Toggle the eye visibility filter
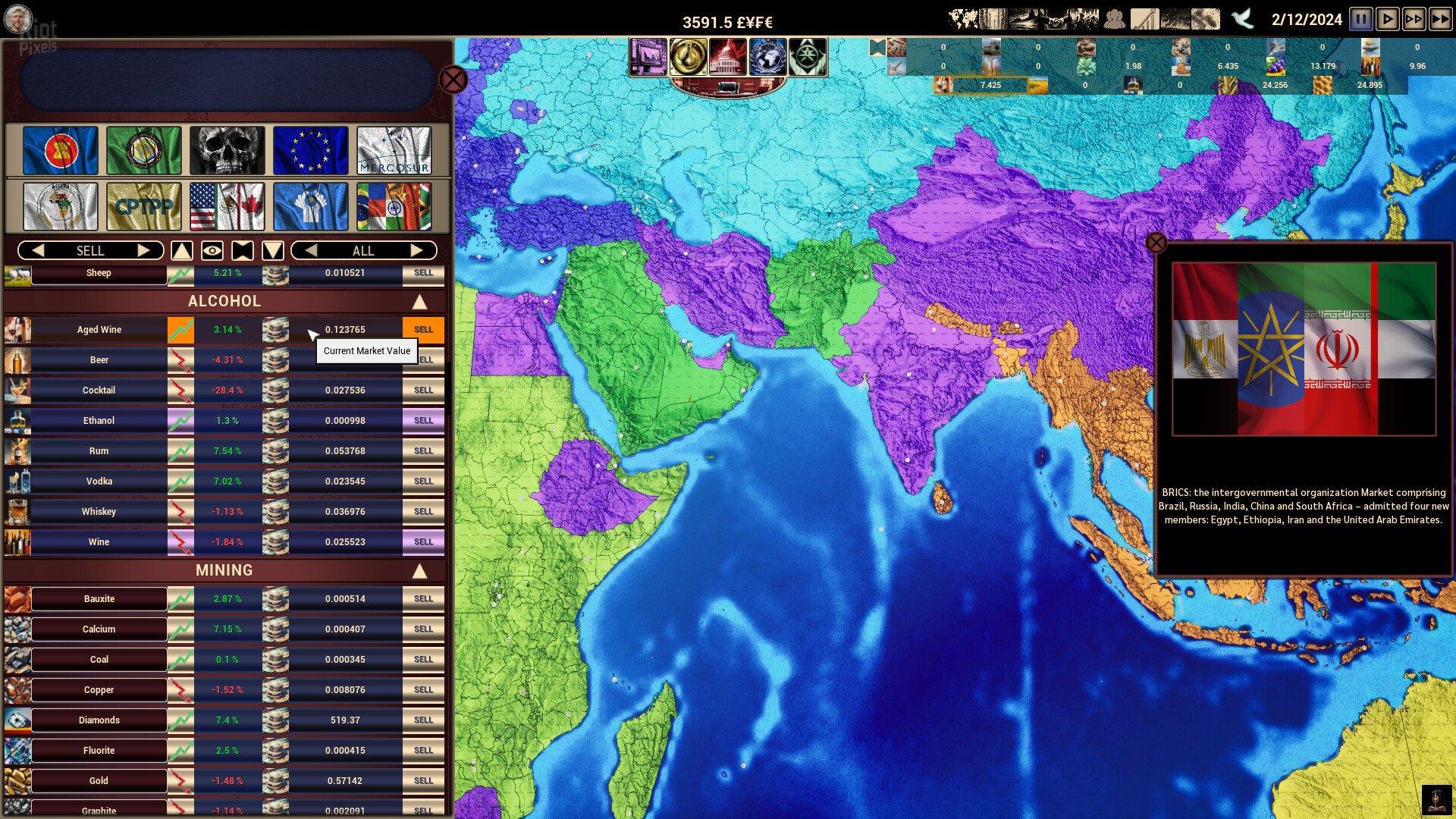The width and height of the screenshot is (1456, 819). pyautogui.click(x=212, y=250)
